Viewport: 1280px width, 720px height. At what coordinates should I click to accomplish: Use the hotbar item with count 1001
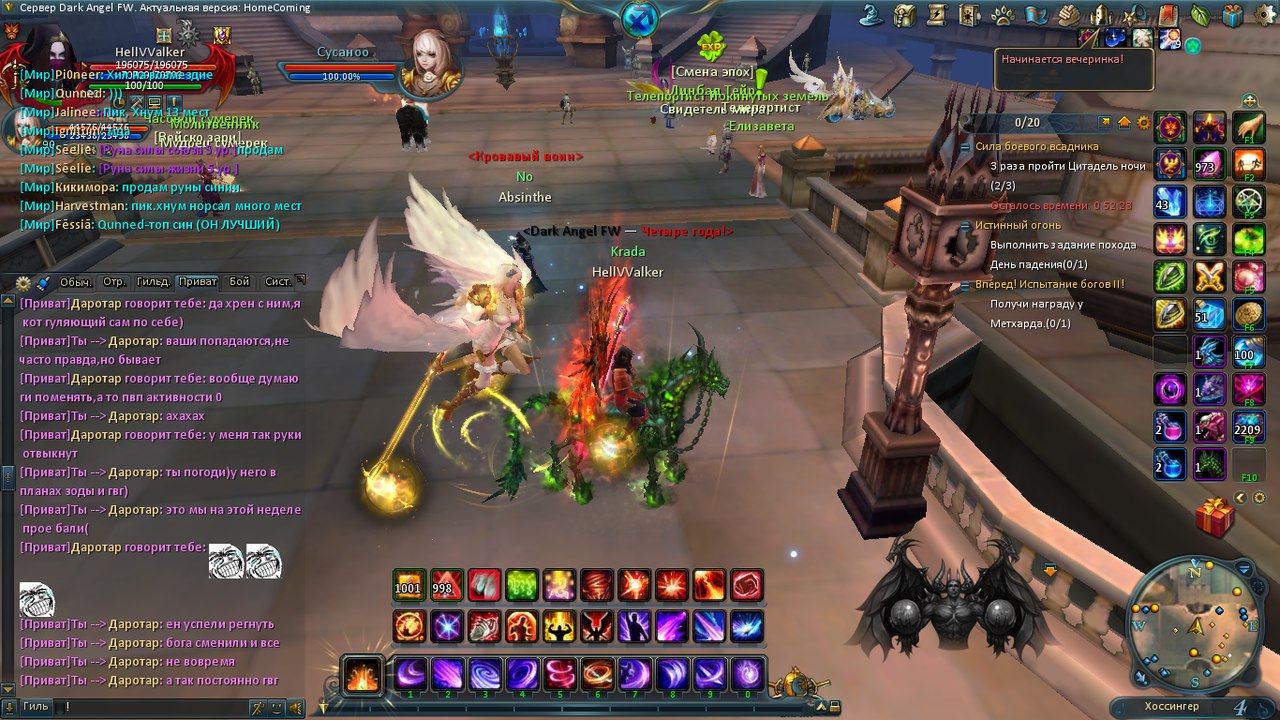[408, 585]
